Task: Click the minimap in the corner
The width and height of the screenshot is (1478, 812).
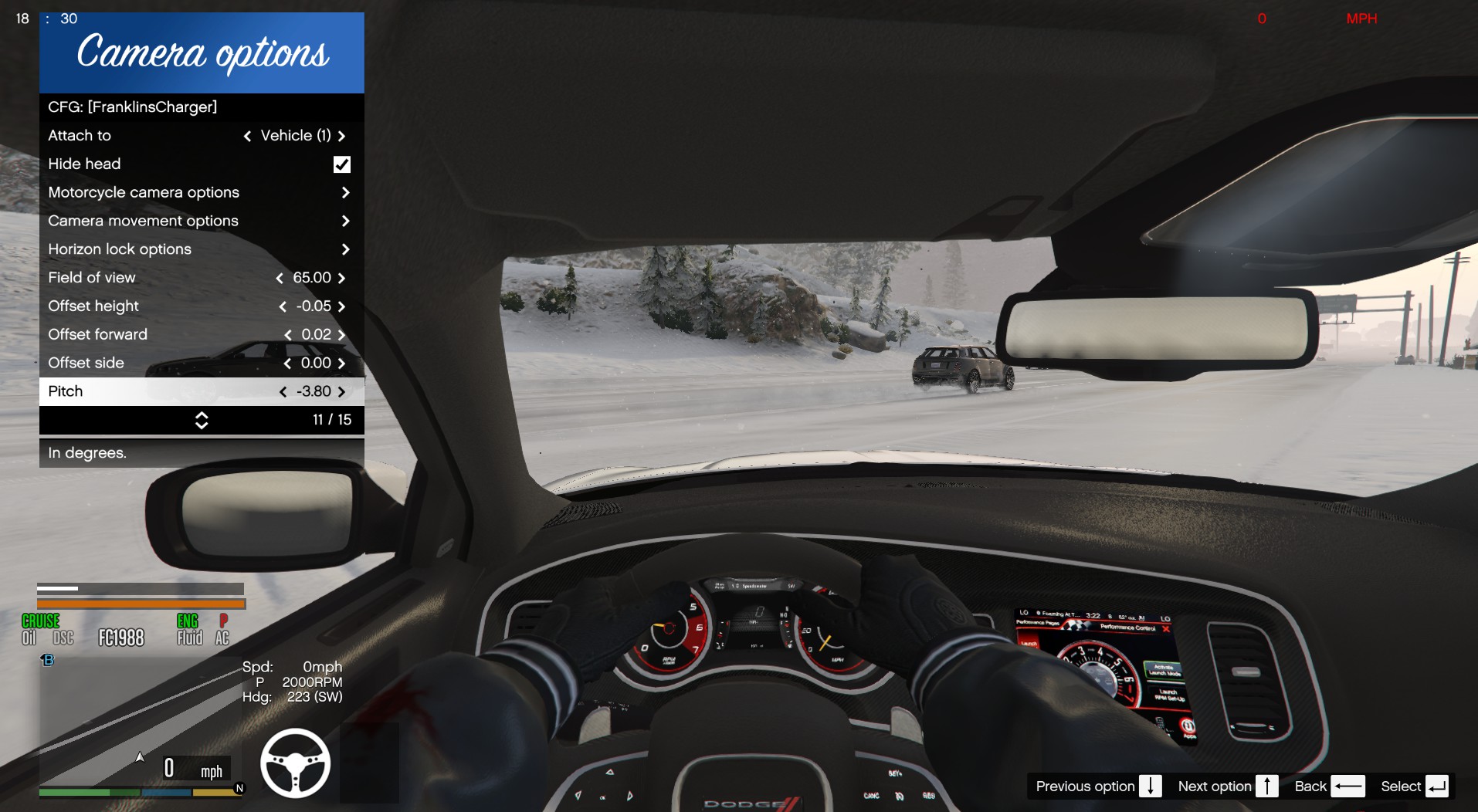Action: (x=139, y=726)
